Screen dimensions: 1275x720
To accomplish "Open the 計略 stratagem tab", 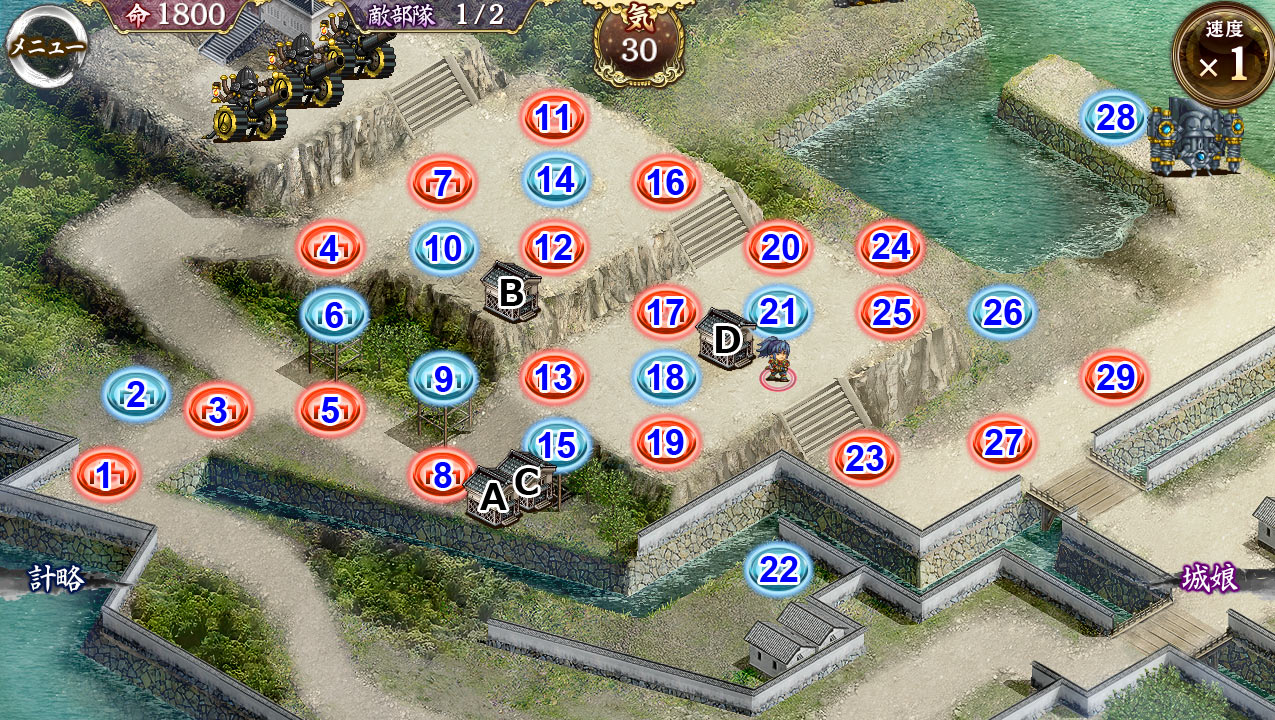I will point(56,578).
